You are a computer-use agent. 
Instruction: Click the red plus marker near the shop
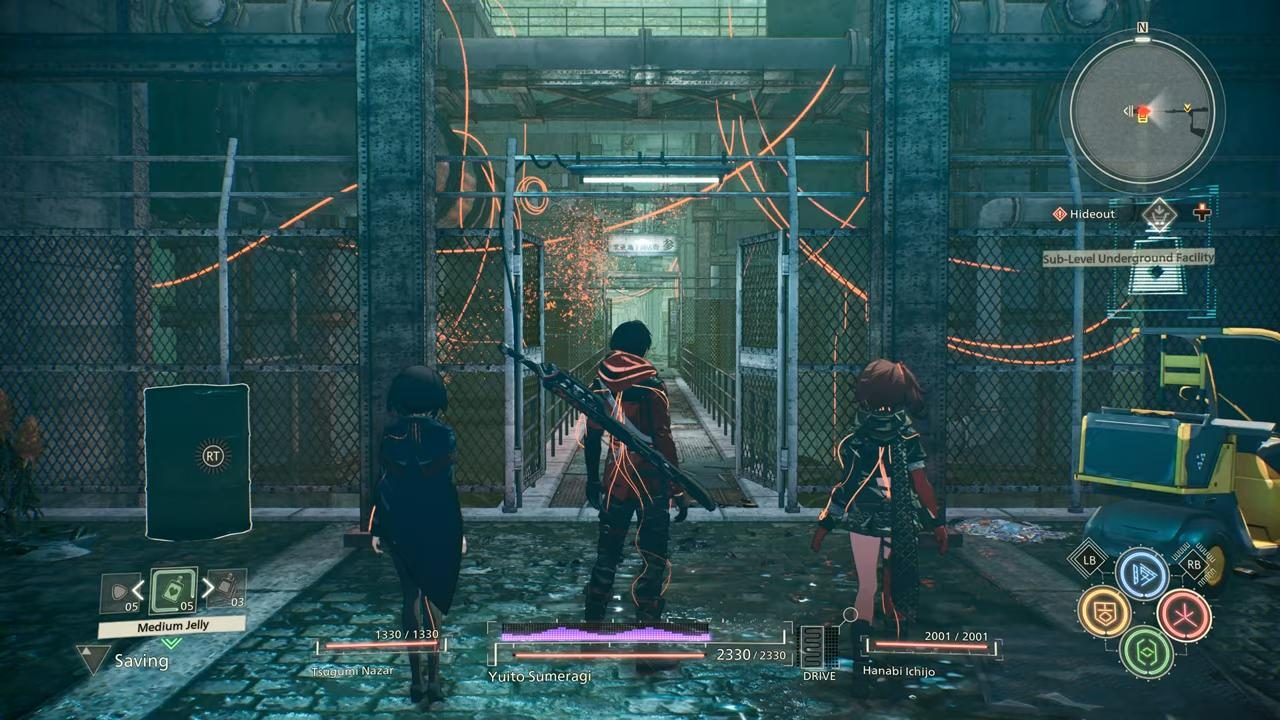point(1201,212)
